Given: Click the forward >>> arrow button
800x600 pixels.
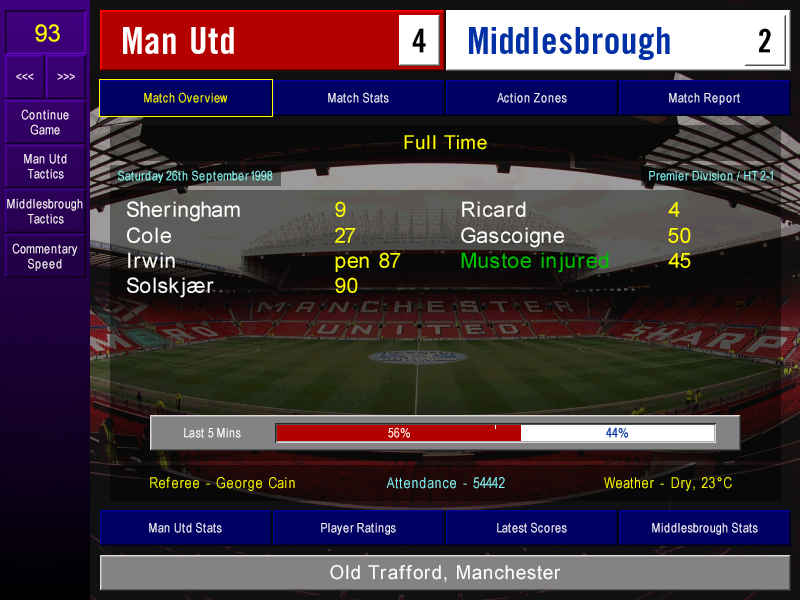Looking at the screenshot, I should [66, 77].
